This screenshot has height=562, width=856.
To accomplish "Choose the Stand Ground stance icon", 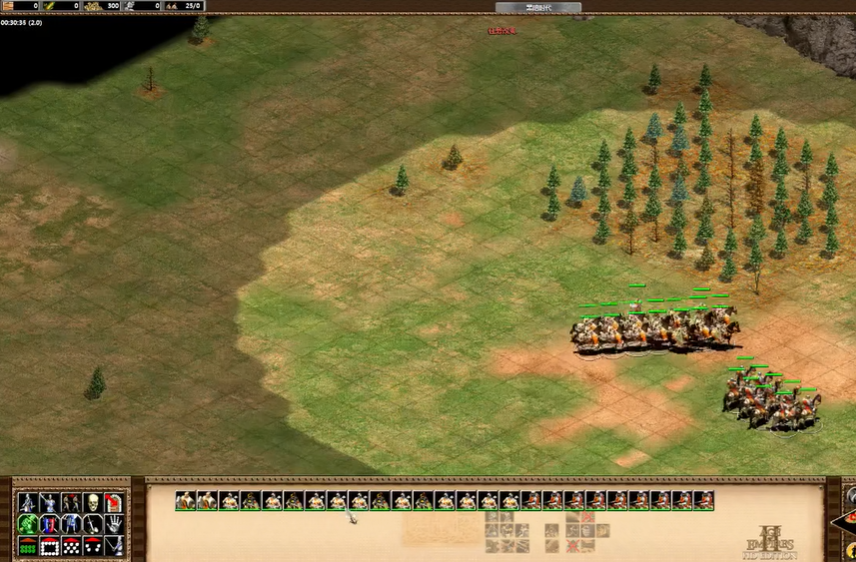I will [x=71, y=524].
